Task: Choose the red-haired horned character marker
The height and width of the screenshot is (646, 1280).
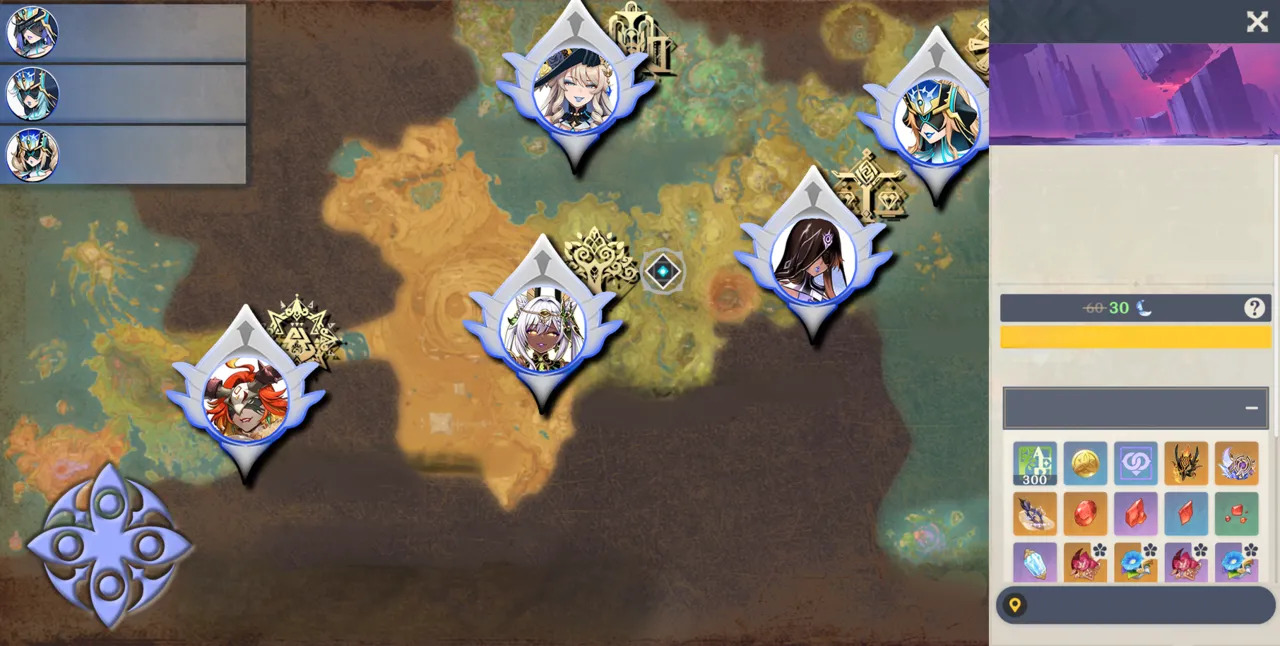Action: (x=246, y=398)
